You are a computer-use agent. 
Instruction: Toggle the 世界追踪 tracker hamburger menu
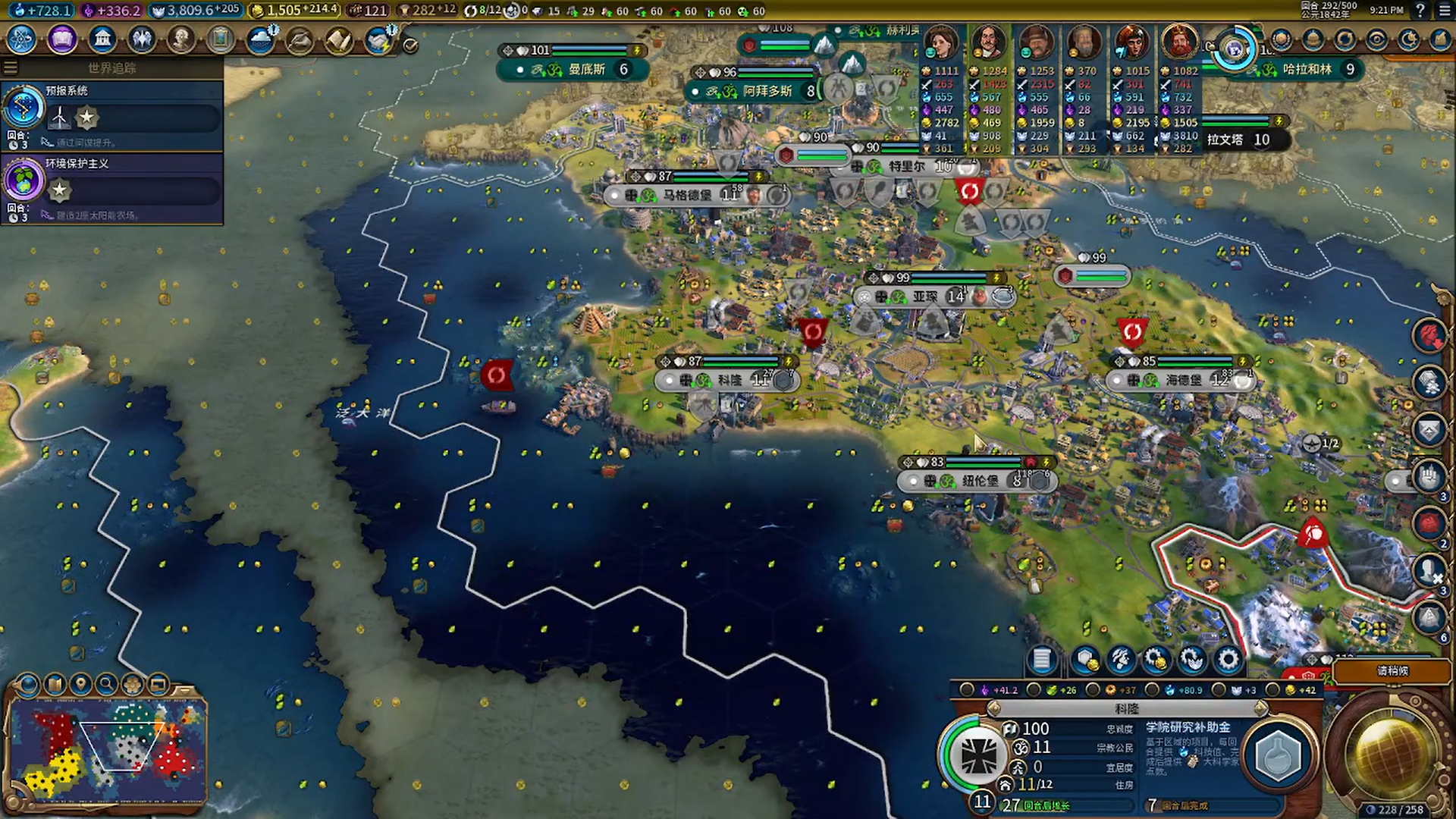[x=11, y=67]
